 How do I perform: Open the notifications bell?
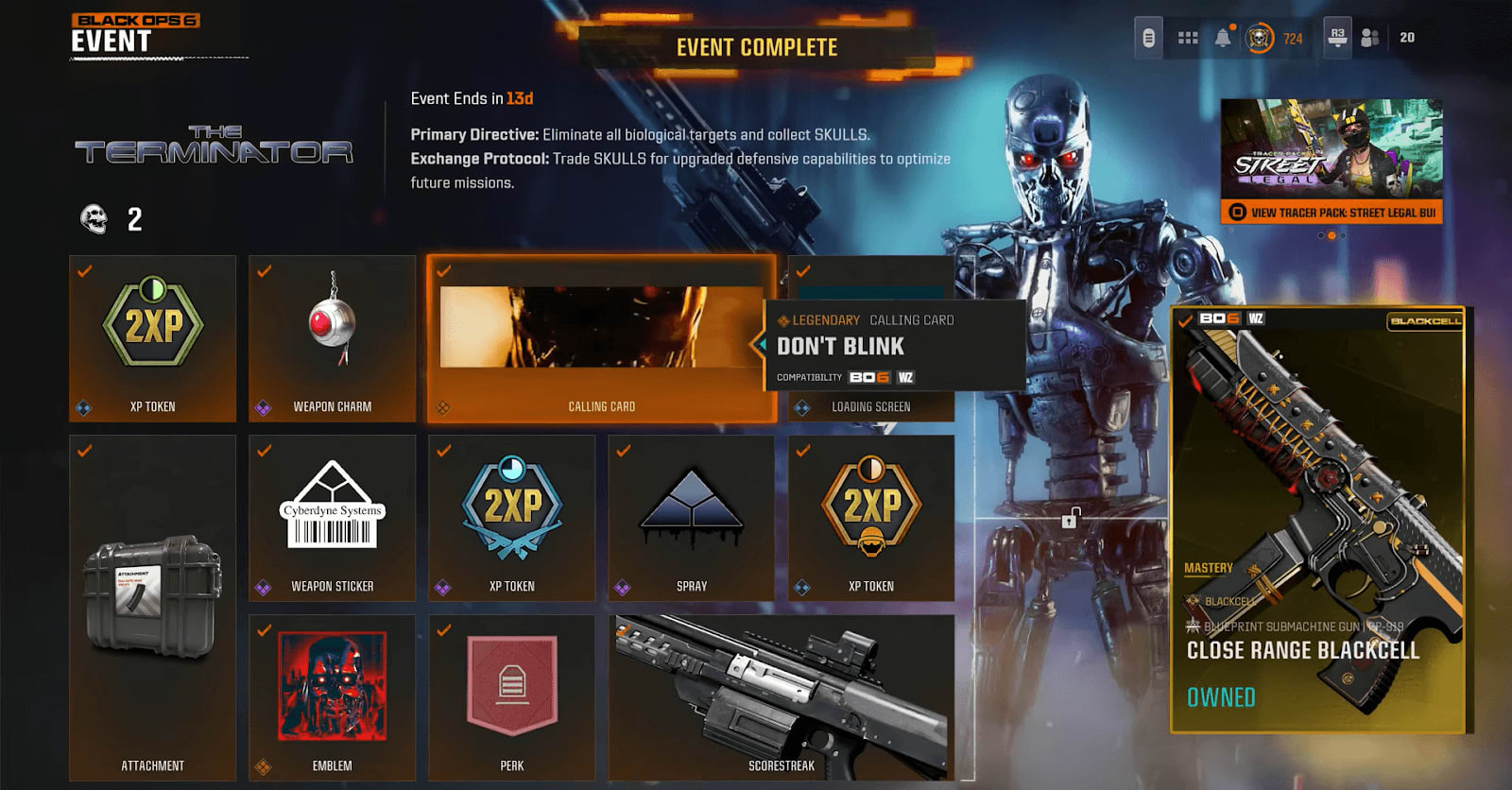tap(1224, 39)
